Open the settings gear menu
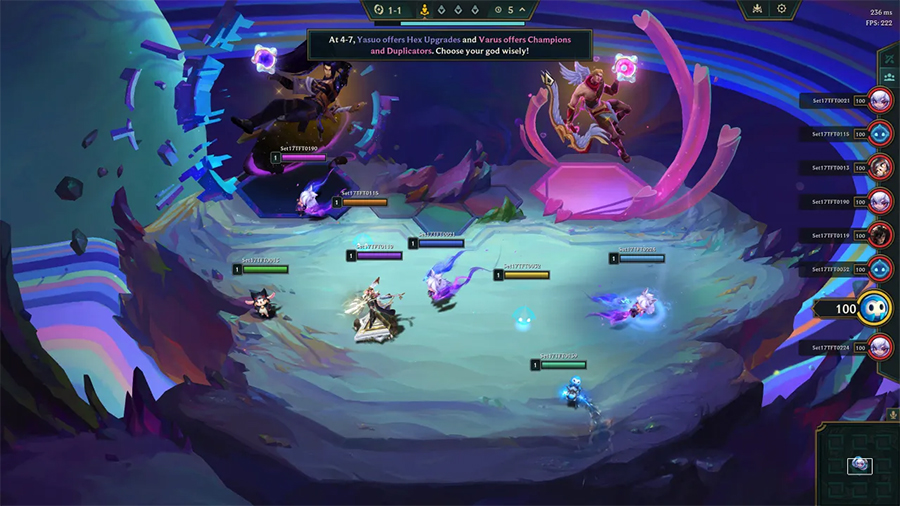900x506 pixels. coord(782,9)
